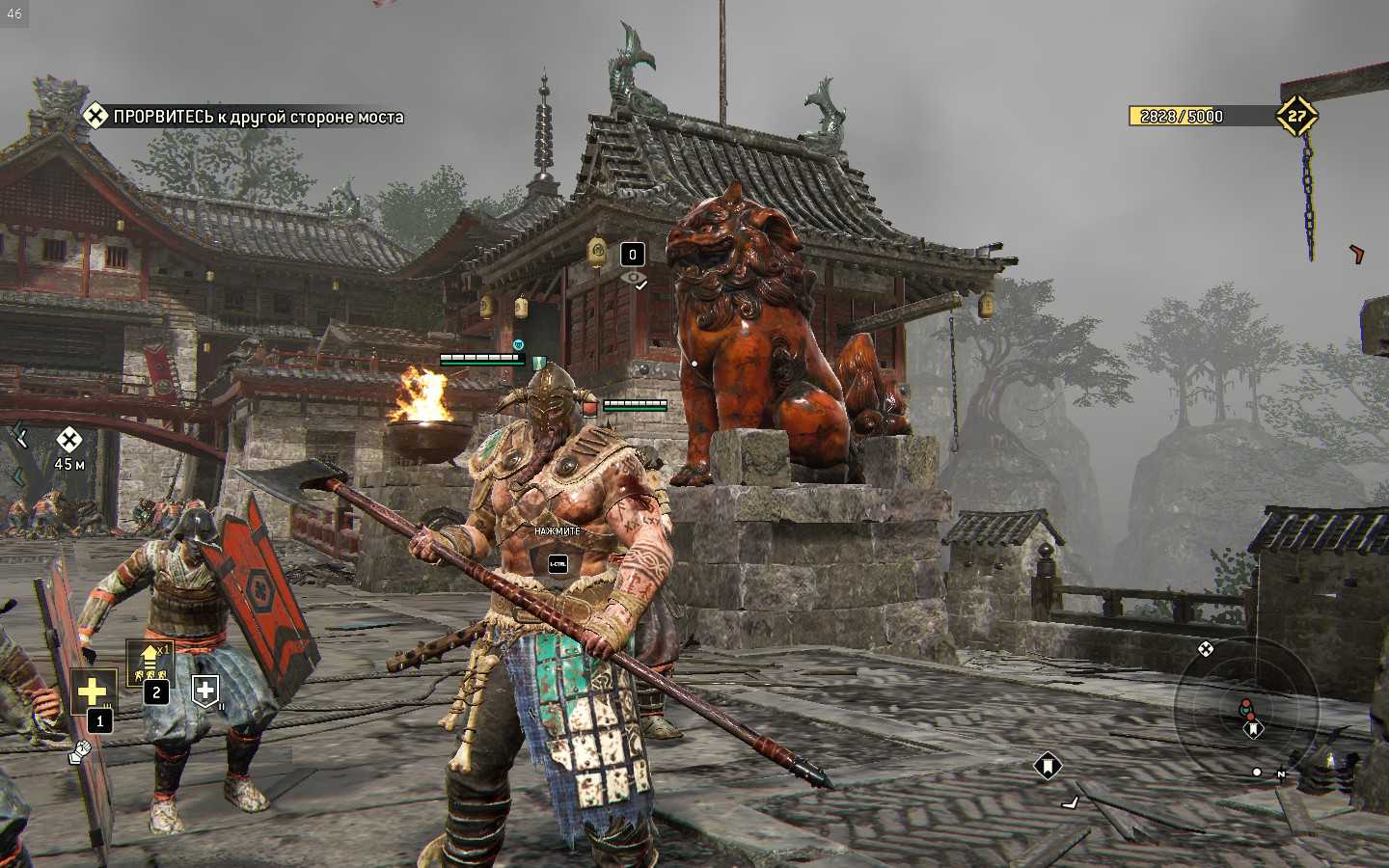This screenshot has width=1389, height=868.
Task: Click the level 27 renown badge
Action: click(x=1296, y=116)
